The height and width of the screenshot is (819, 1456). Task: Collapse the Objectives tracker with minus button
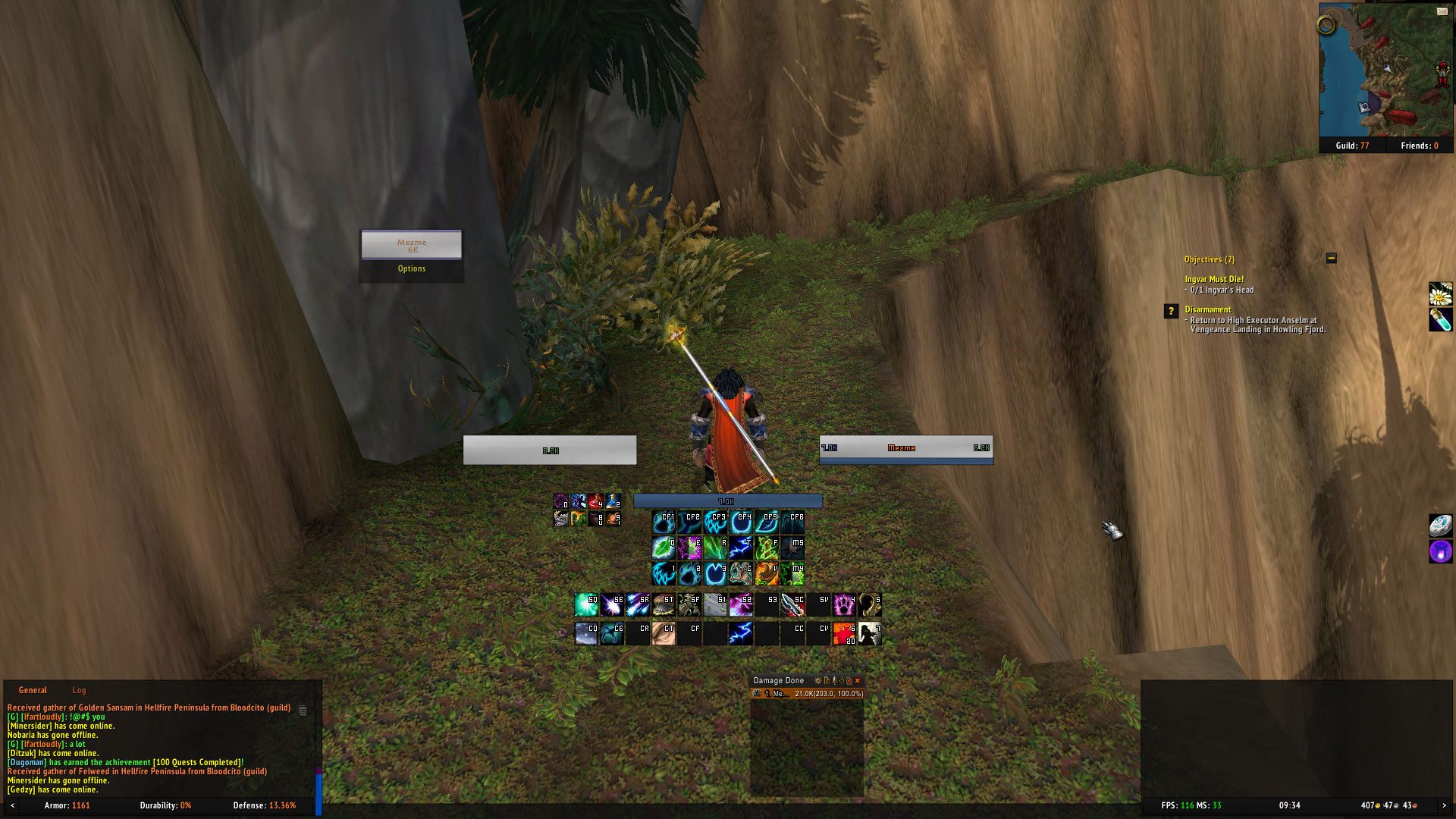(x=1331, y=259)
